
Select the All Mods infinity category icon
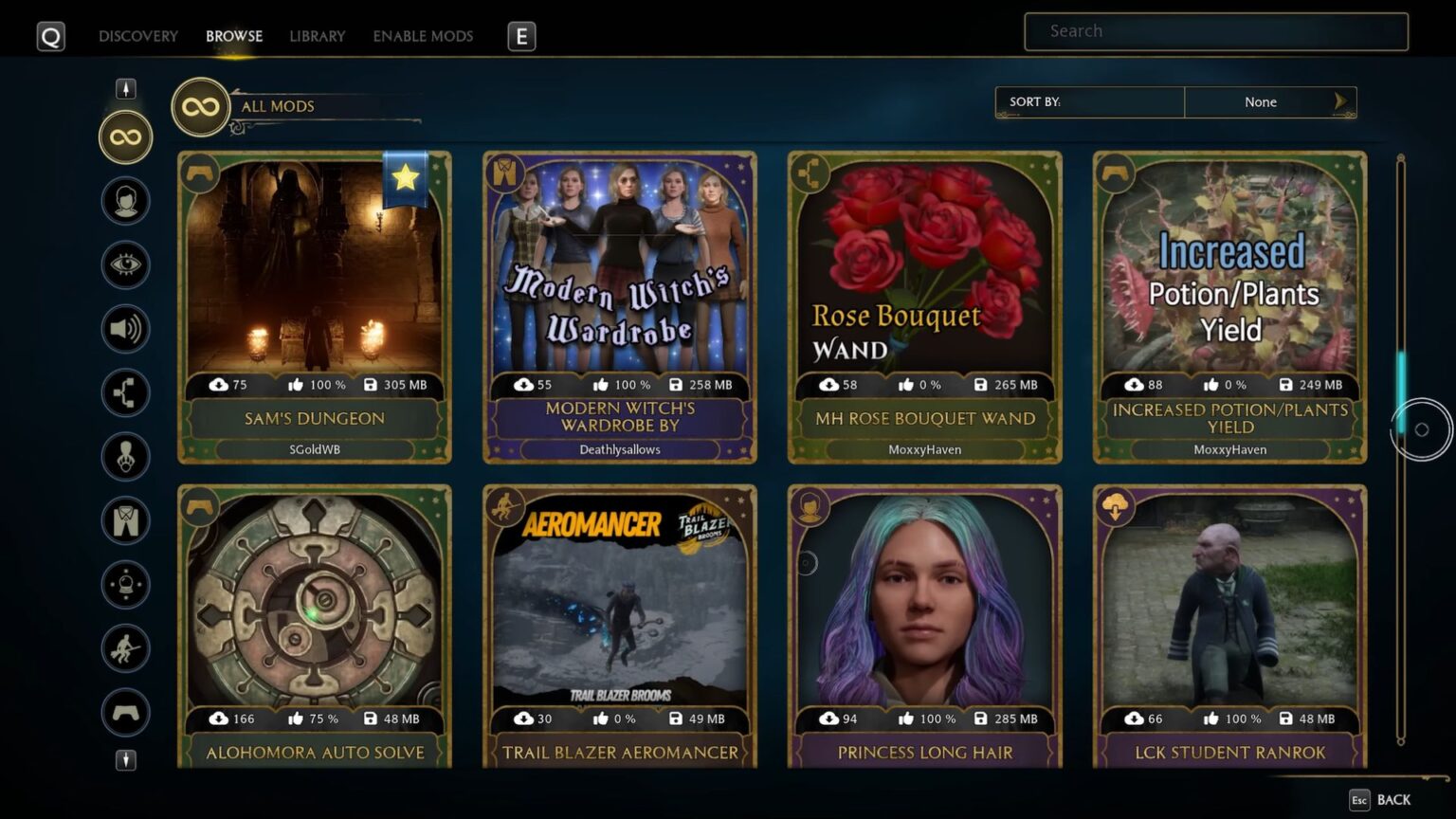click(124, 136)
